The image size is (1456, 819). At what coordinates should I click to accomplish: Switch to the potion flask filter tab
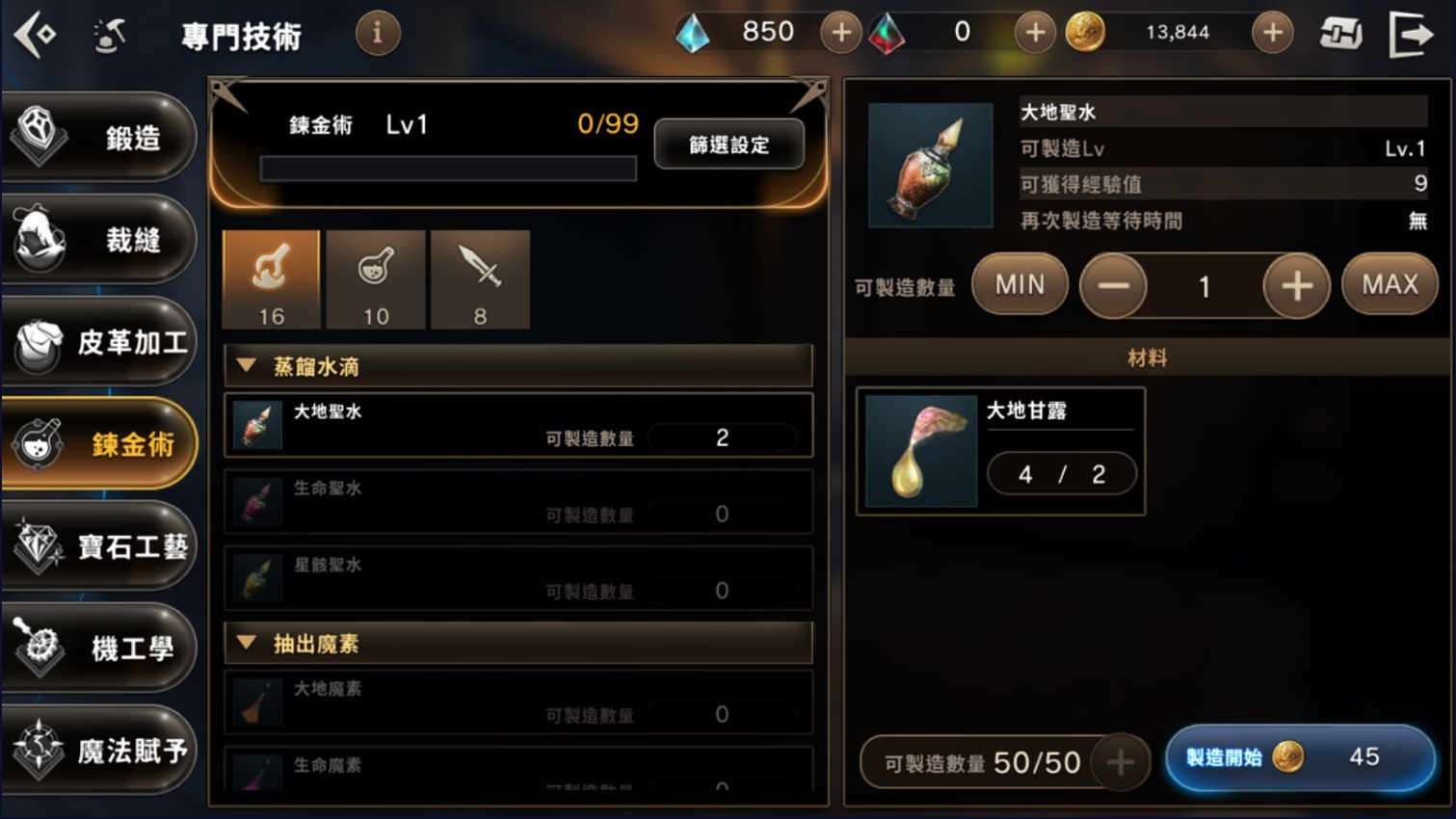(376, 278)
